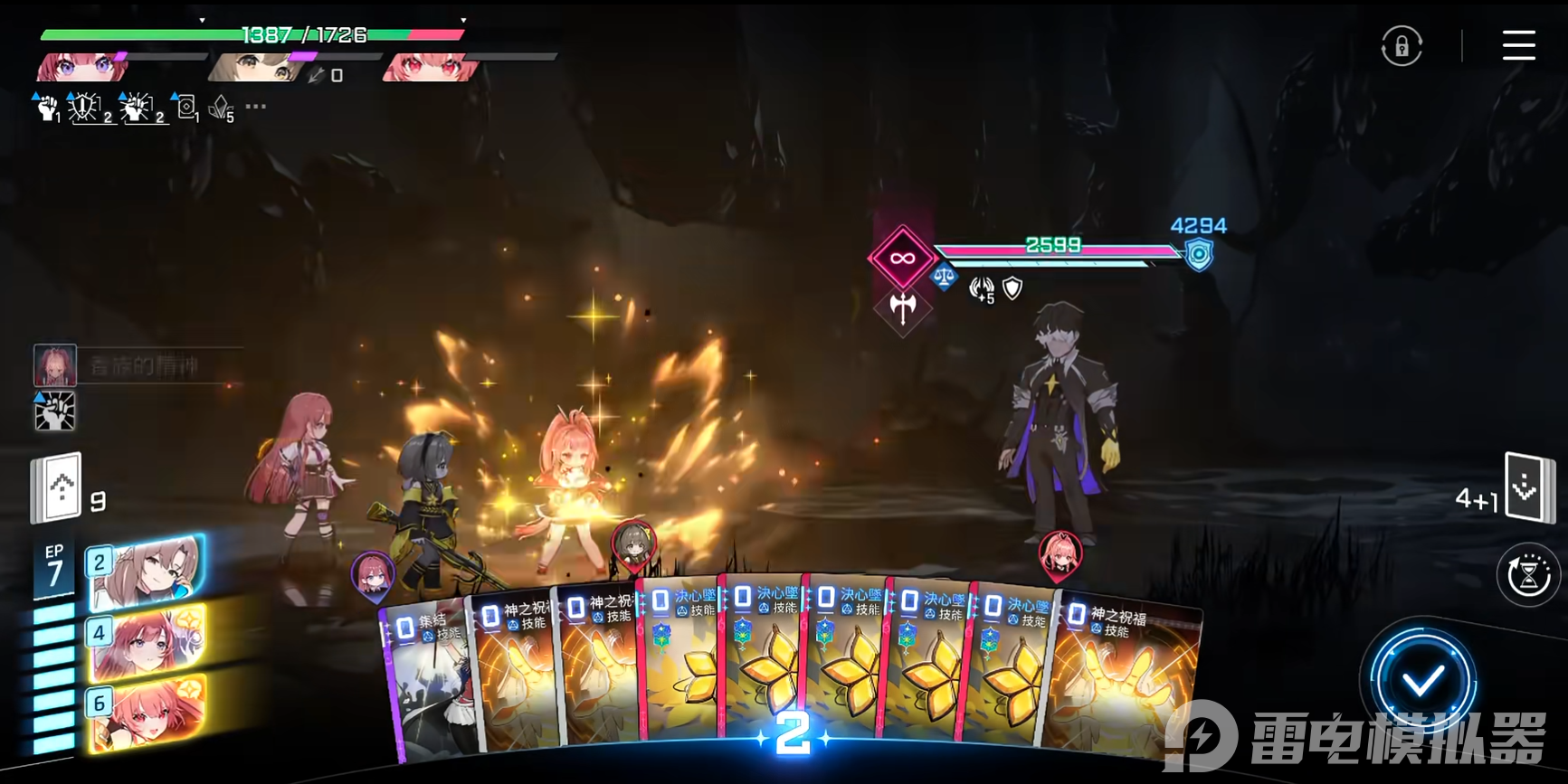Activate the 4-cost EP skill portrait
This screenshot has width=1568, height=784.
click(147, 643)
